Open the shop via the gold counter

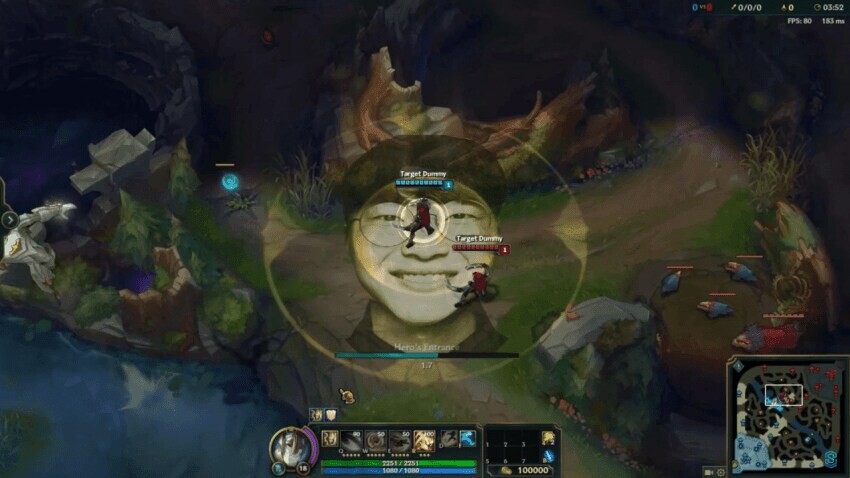(x=526, y=470)
